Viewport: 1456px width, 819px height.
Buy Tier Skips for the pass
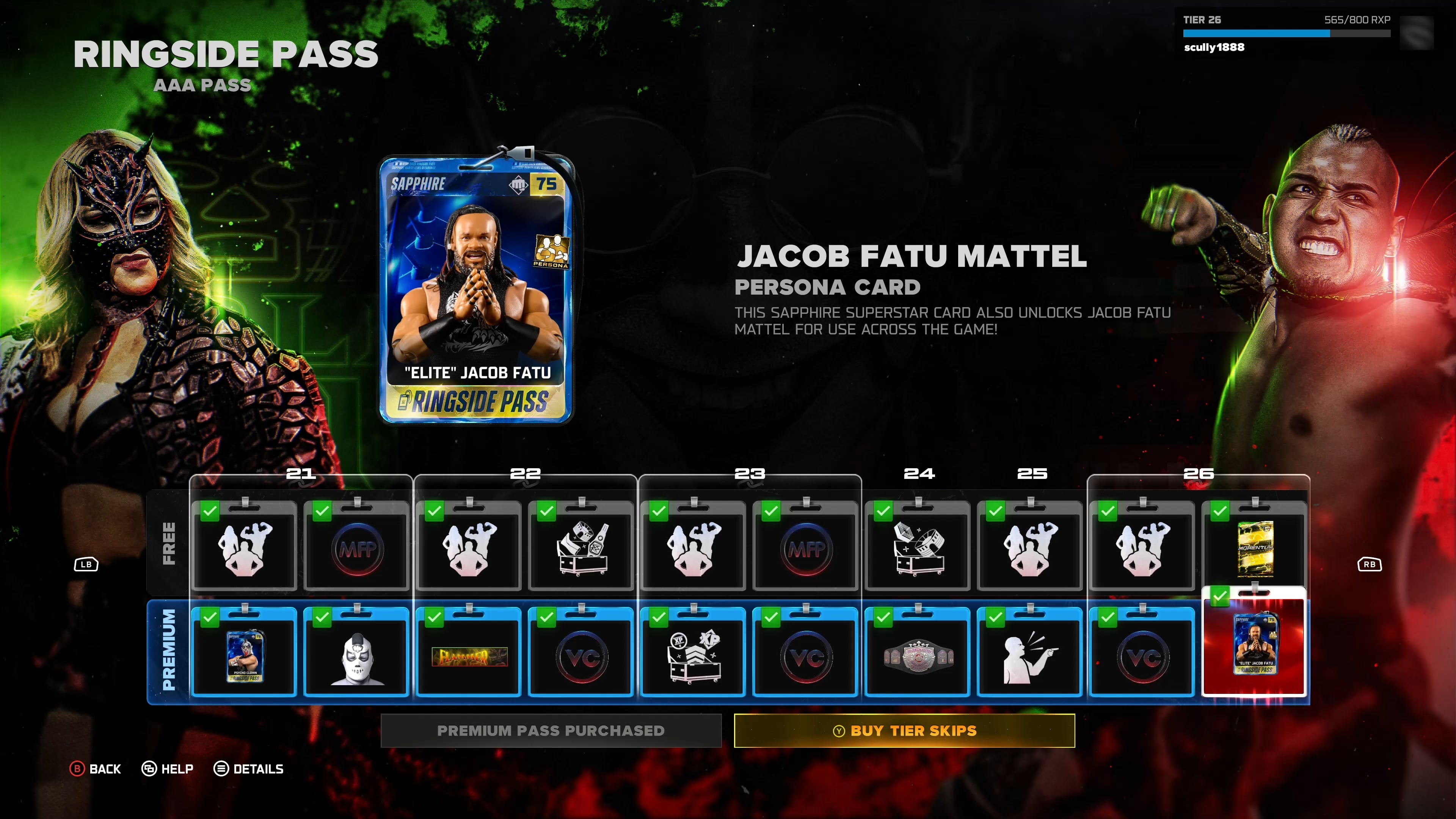click(904, 730)
